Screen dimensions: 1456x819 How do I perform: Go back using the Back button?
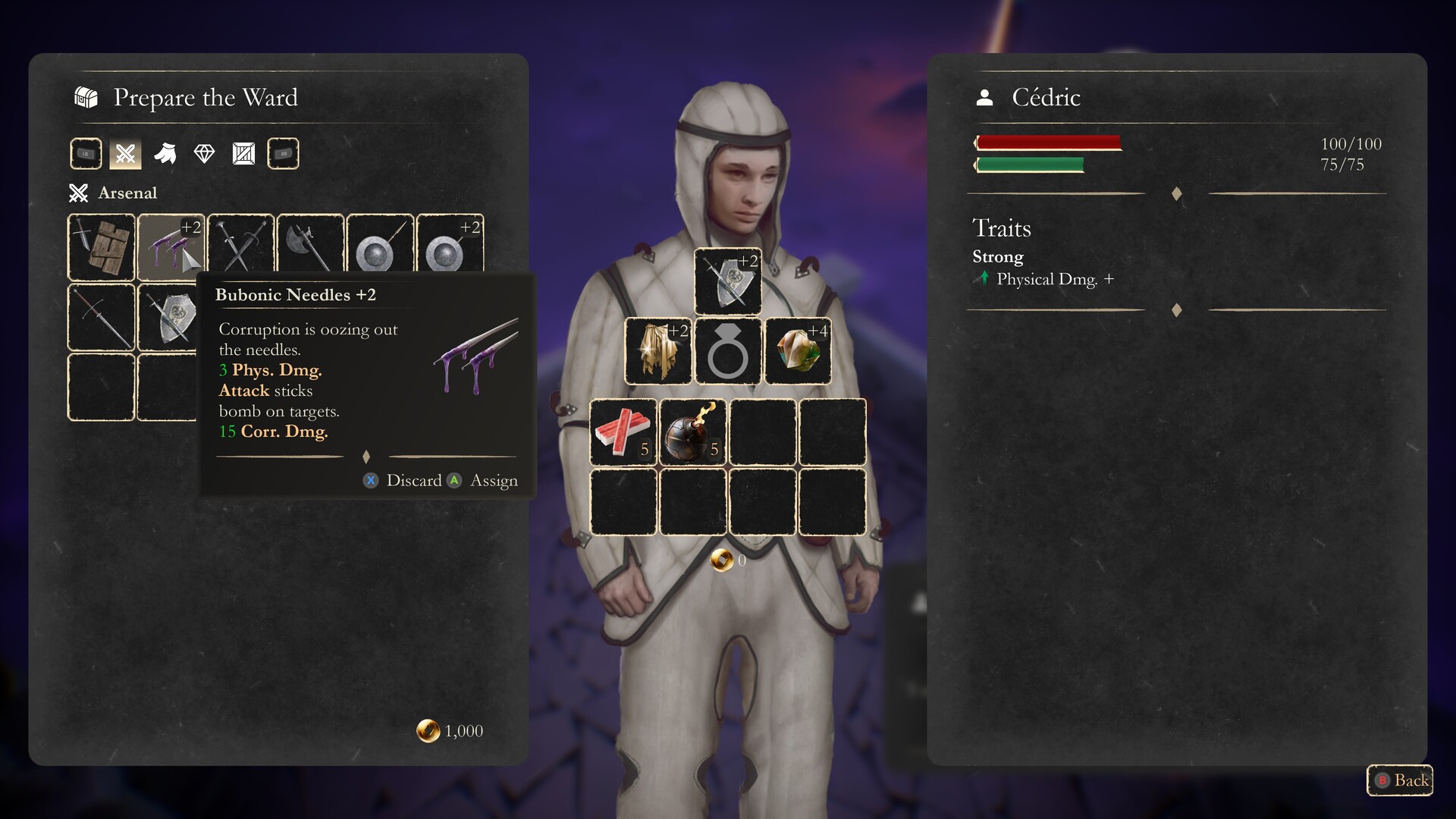(1400, 780)
